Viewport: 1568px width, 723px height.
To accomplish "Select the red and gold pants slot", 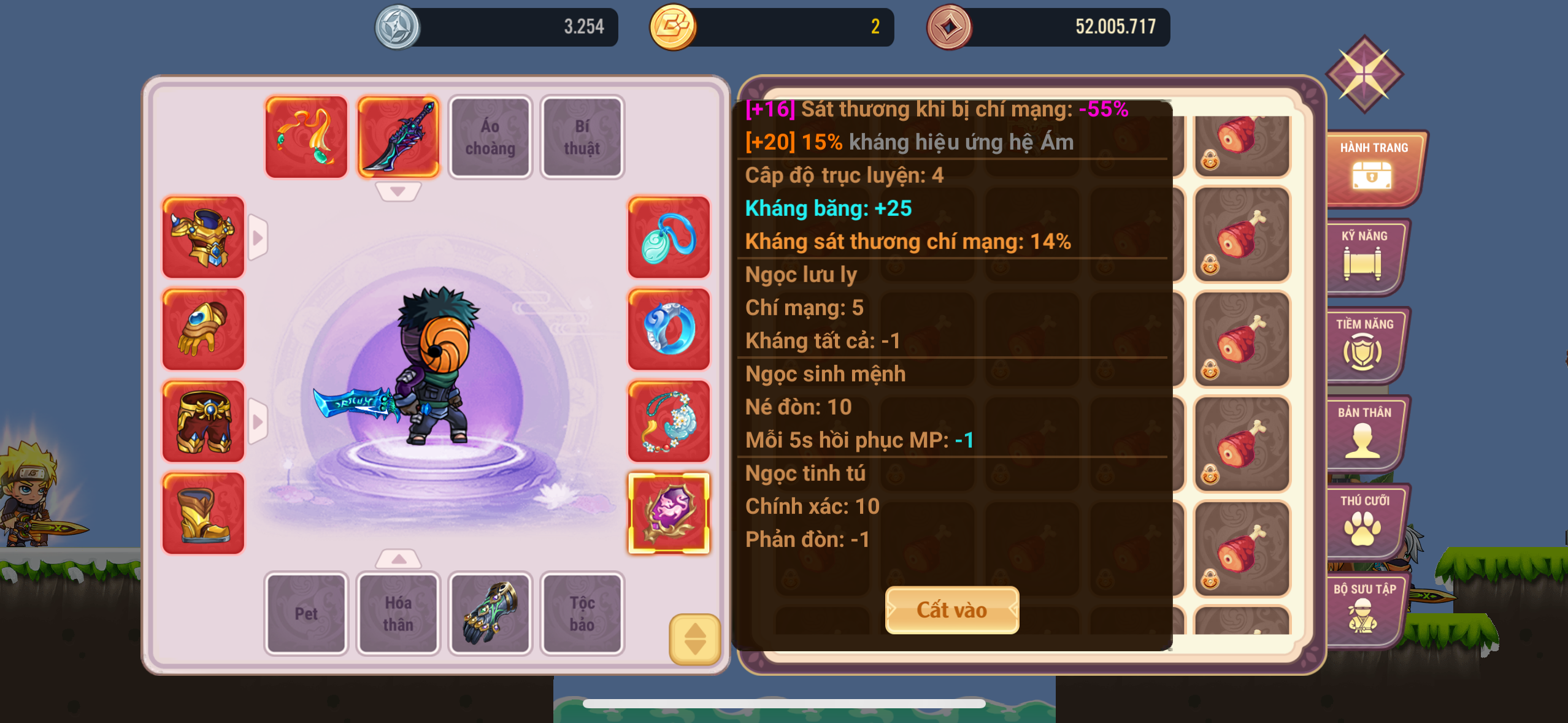I will [x=203, y=421].
